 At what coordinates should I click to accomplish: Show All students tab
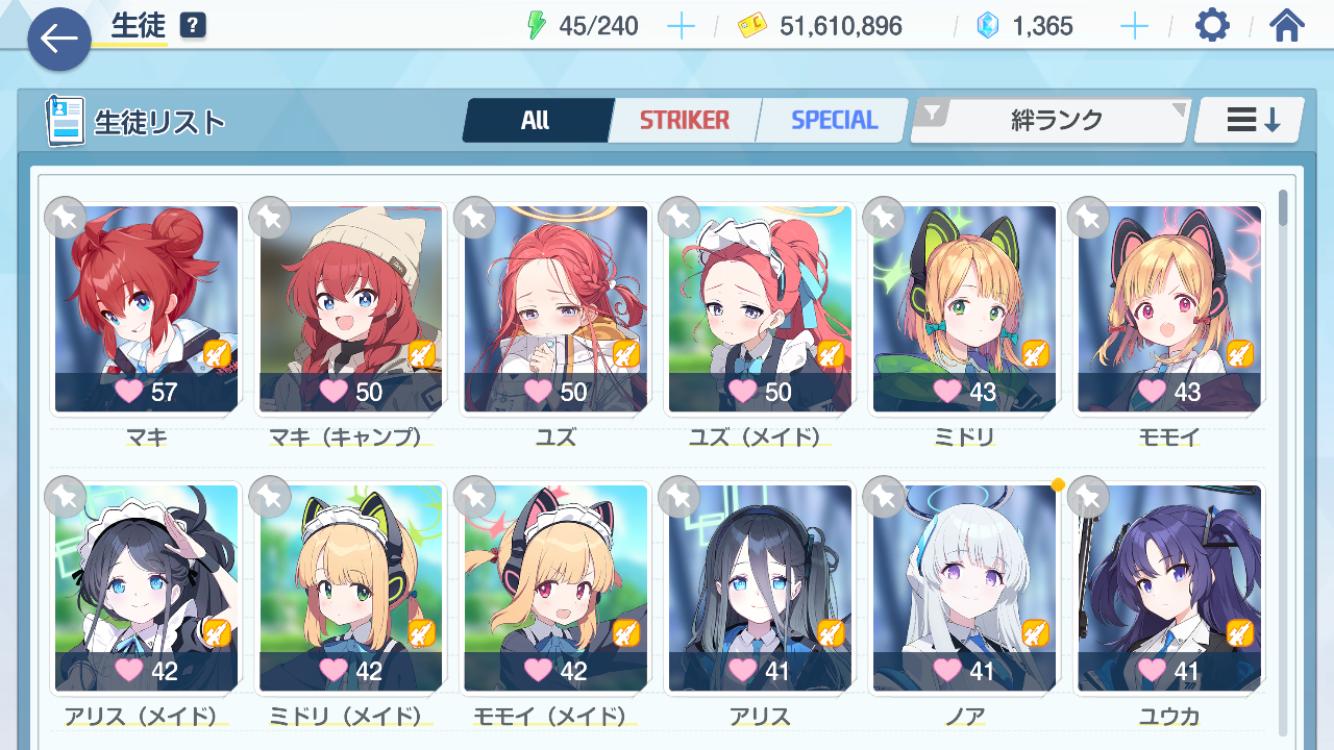click(x=536, y=121)
